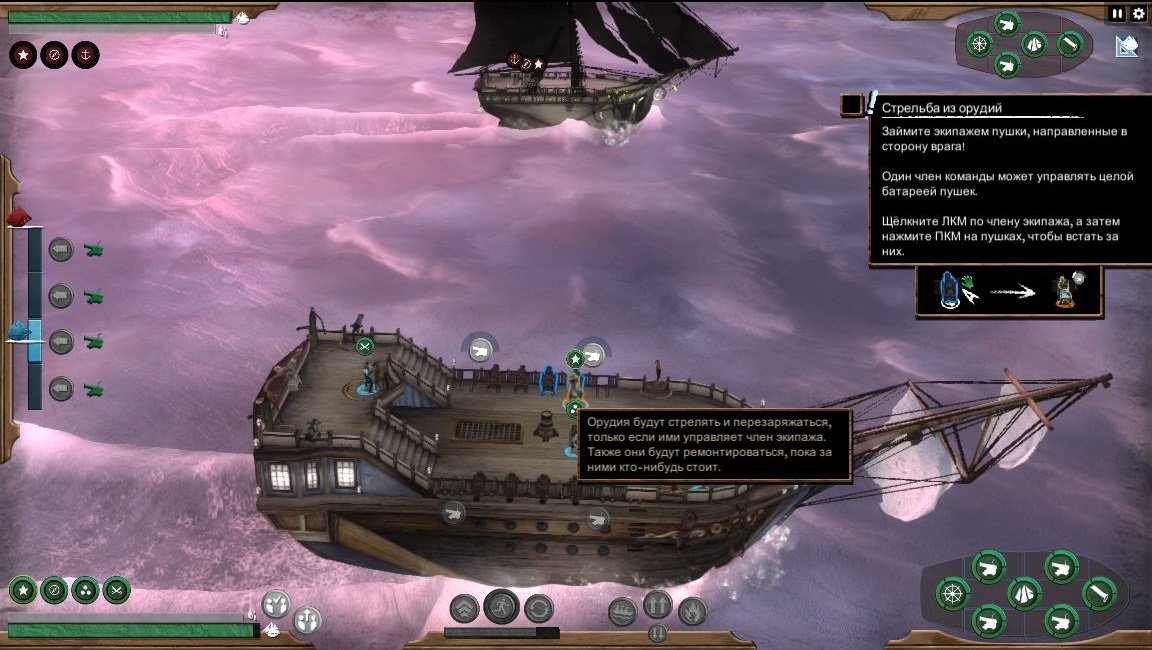Image resolution: width=1152 pixels, height=650 pixels.
Task: Choose the three-cannonballs ammo ability
Action: click(85, 590)
